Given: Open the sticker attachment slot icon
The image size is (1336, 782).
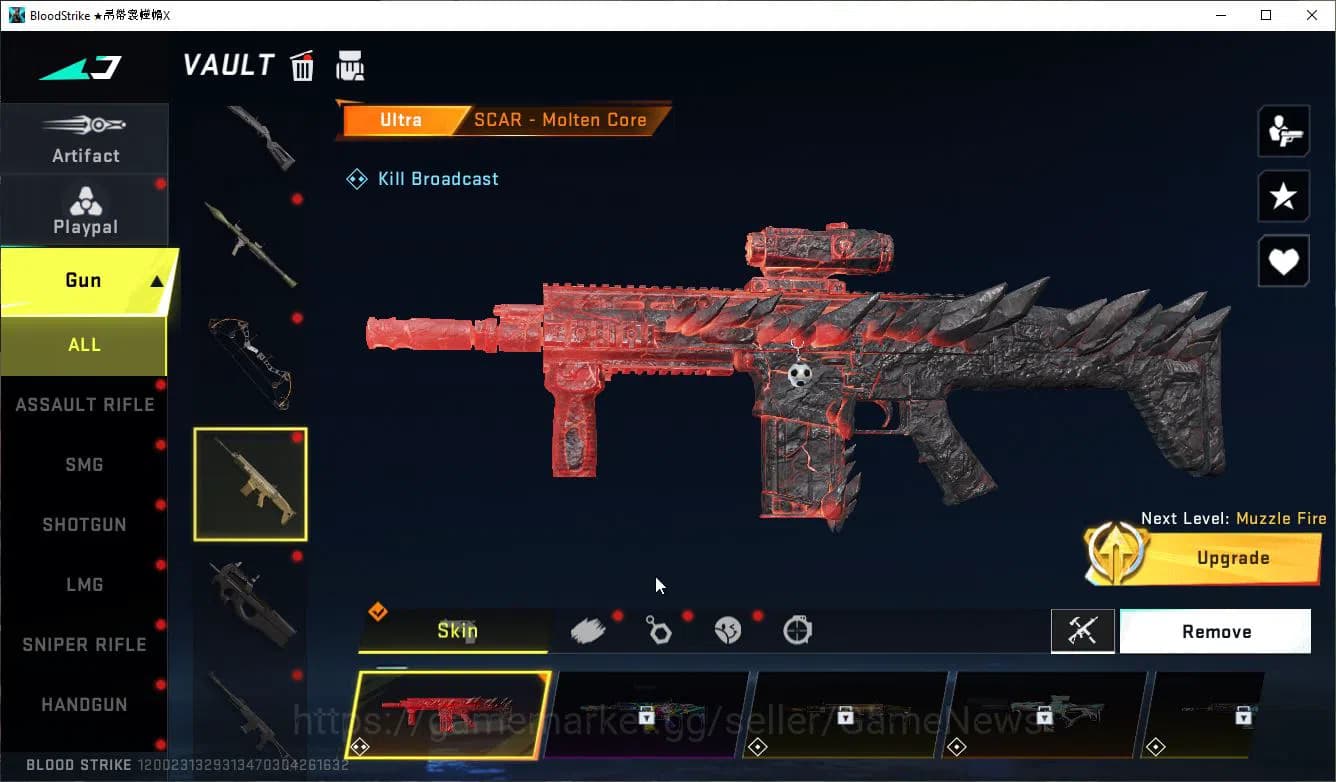Looking at the screenshot, I should (728, 630).
